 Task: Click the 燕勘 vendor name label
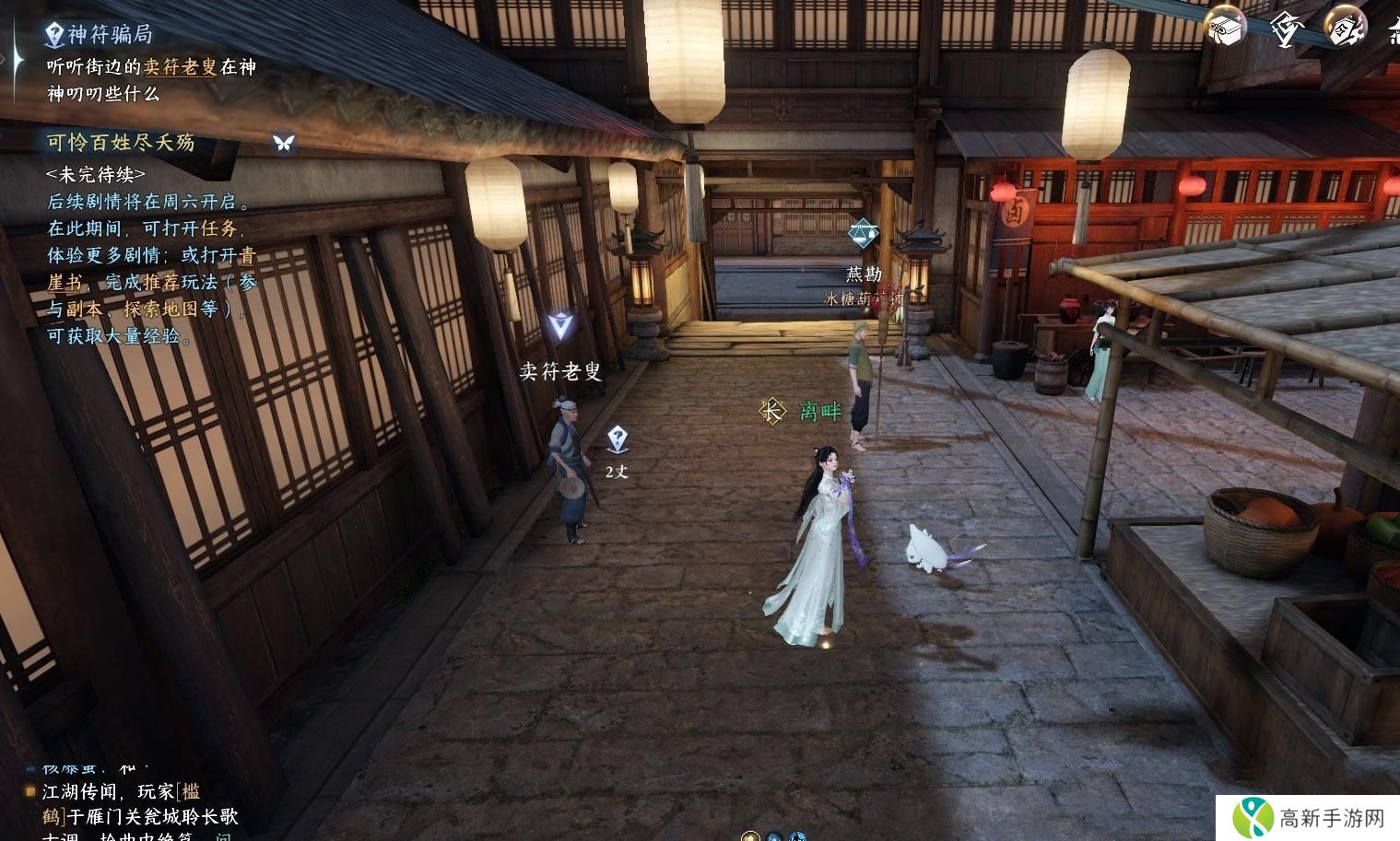(864, 274)
